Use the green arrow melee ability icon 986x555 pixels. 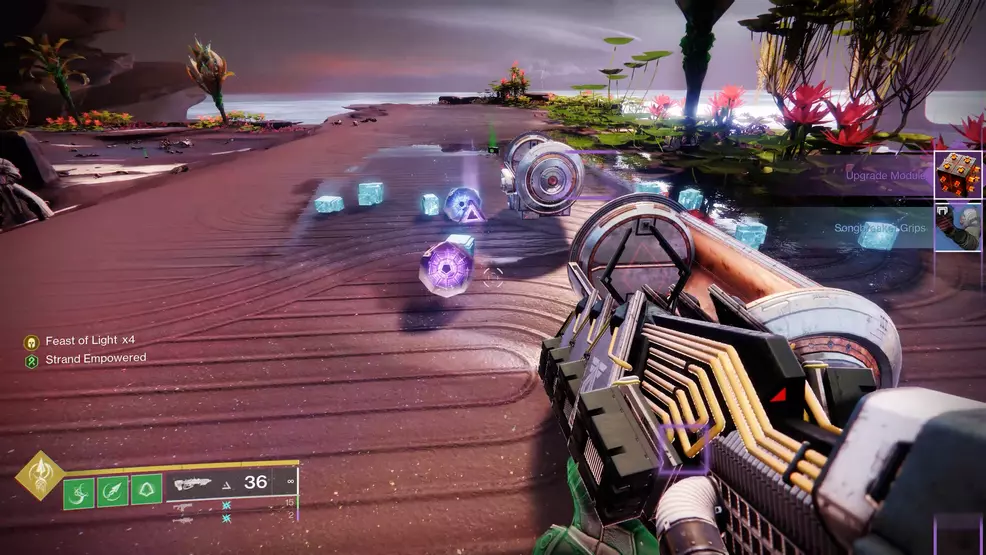pos(112,491)
